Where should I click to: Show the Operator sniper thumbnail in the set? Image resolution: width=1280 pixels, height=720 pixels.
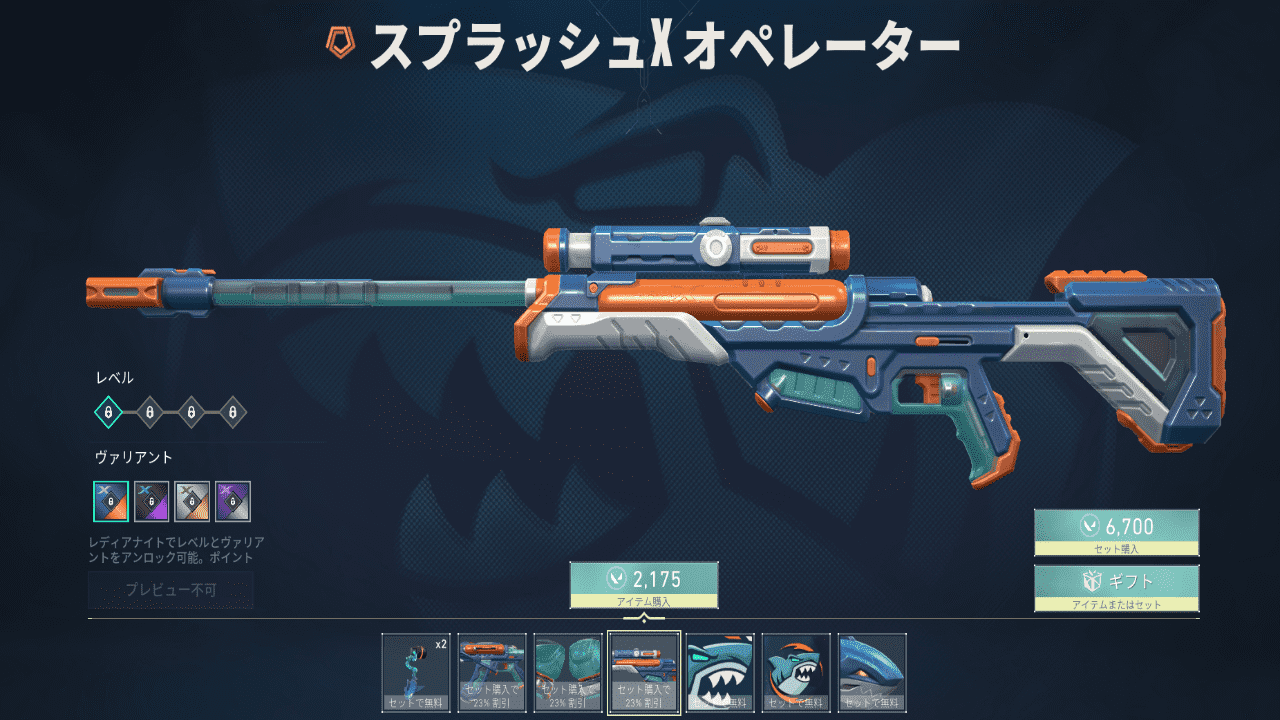pos(644,672)
